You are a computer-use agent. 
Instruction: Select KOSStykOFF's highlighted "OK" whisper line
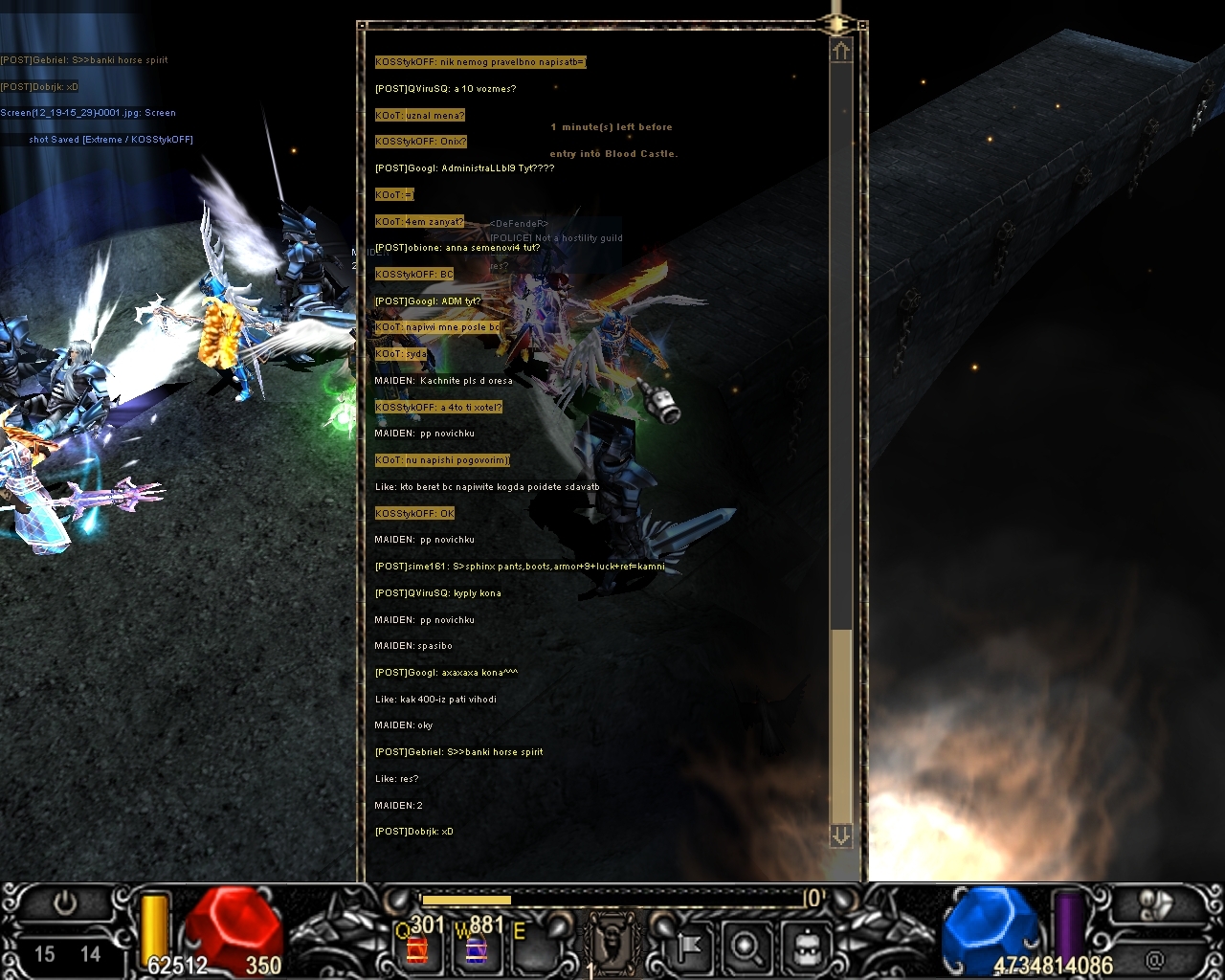click(415, 514)
